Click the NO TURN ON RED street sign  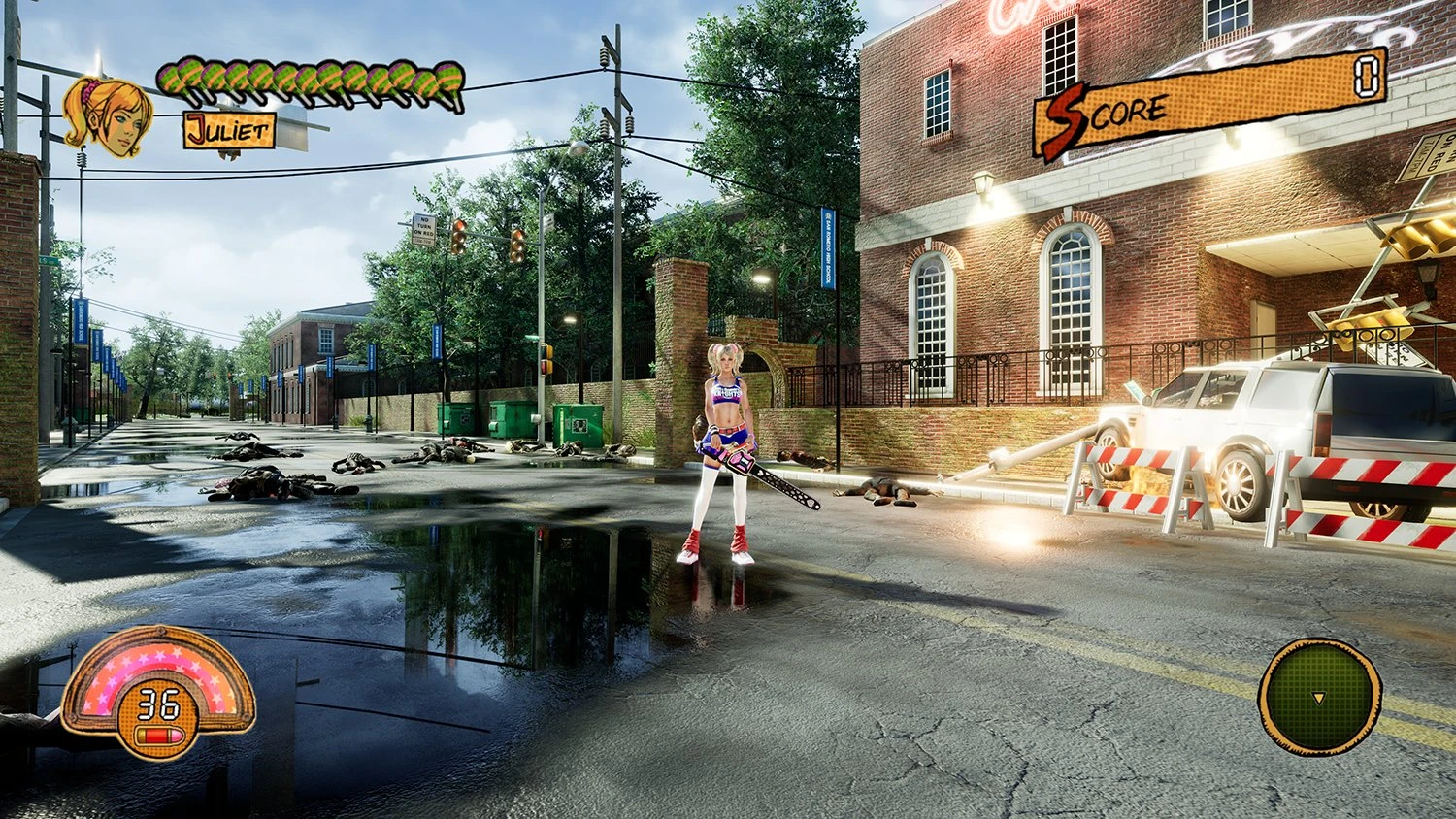(424, 230)
